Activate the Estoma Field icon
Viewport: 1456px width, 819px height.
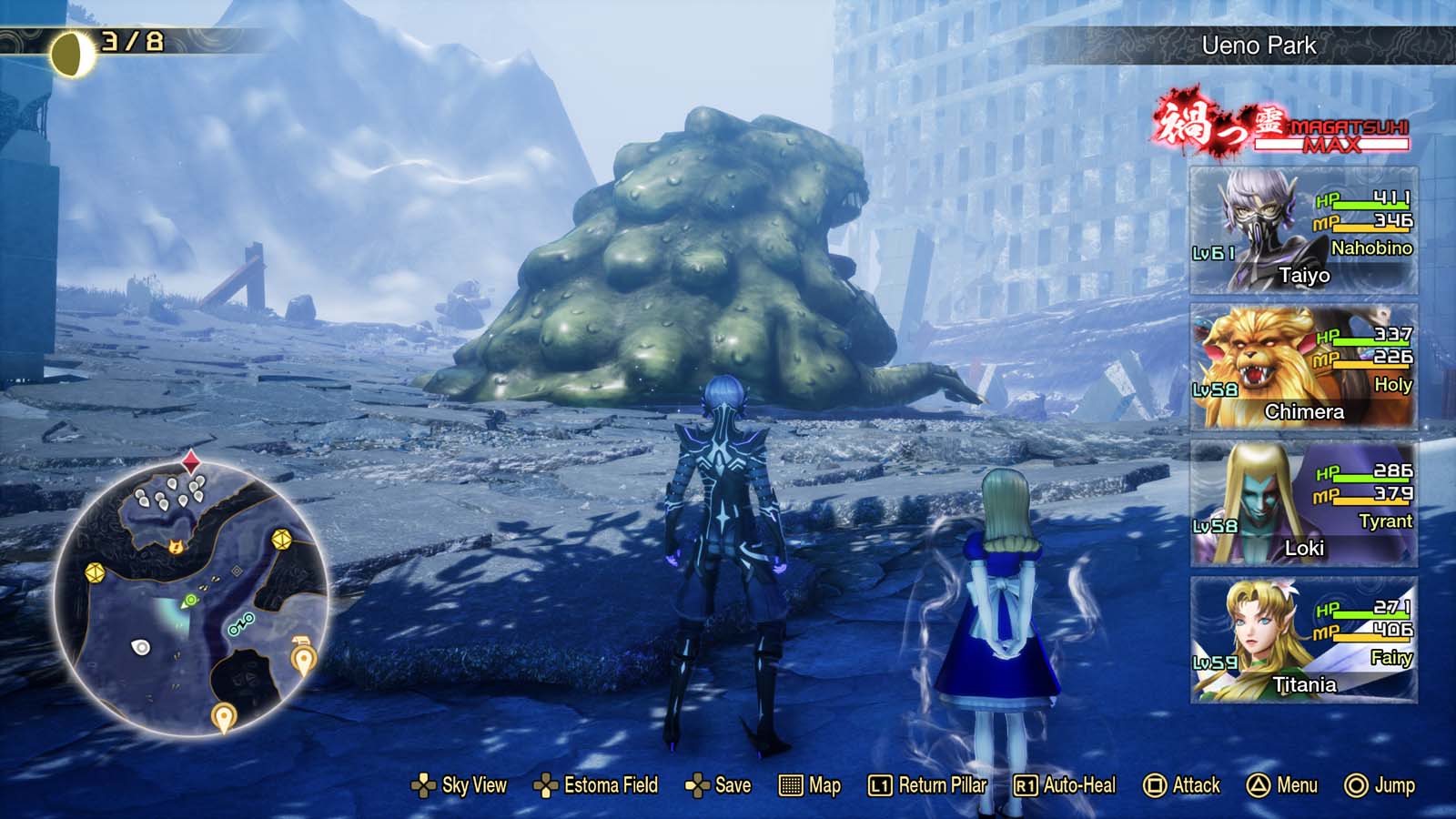[x=547, y=784]
